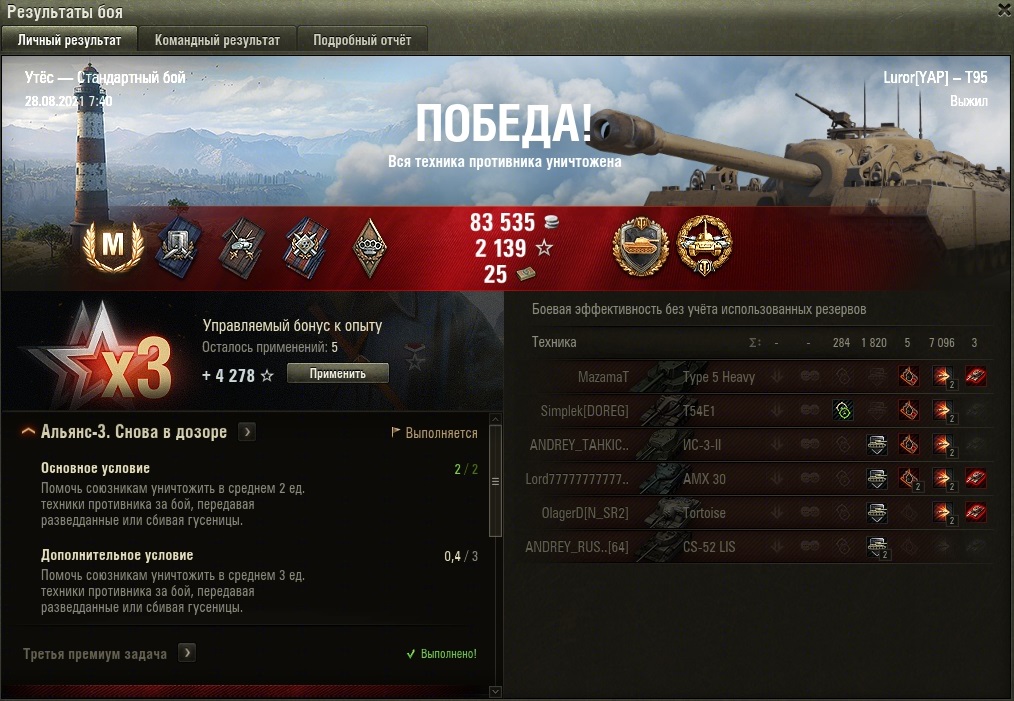
Task: Click the gold tank emblem medal
Action: (x=640, y=245)
